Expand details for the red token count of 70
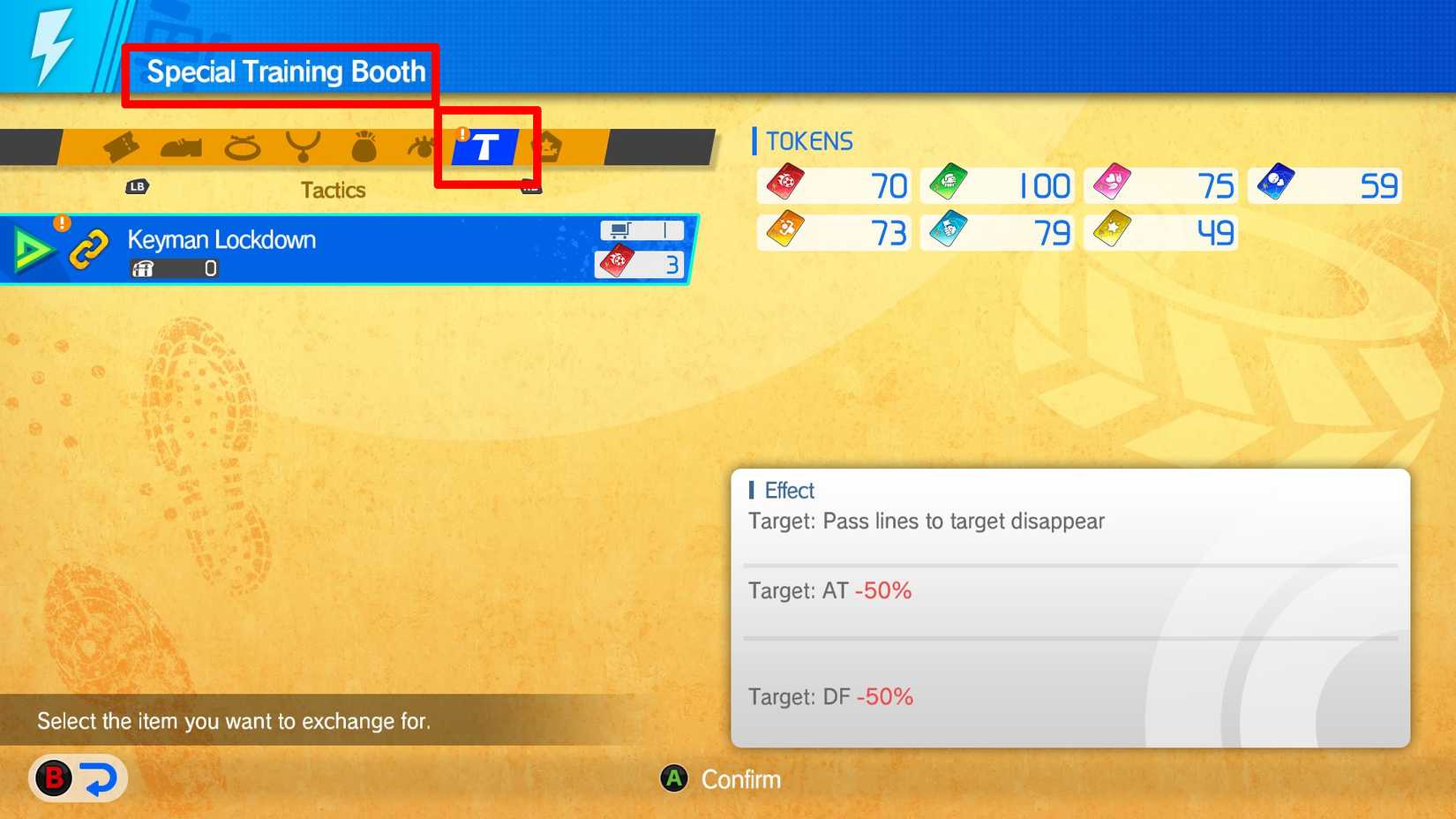1456x819 pixels. click(833, 185)
